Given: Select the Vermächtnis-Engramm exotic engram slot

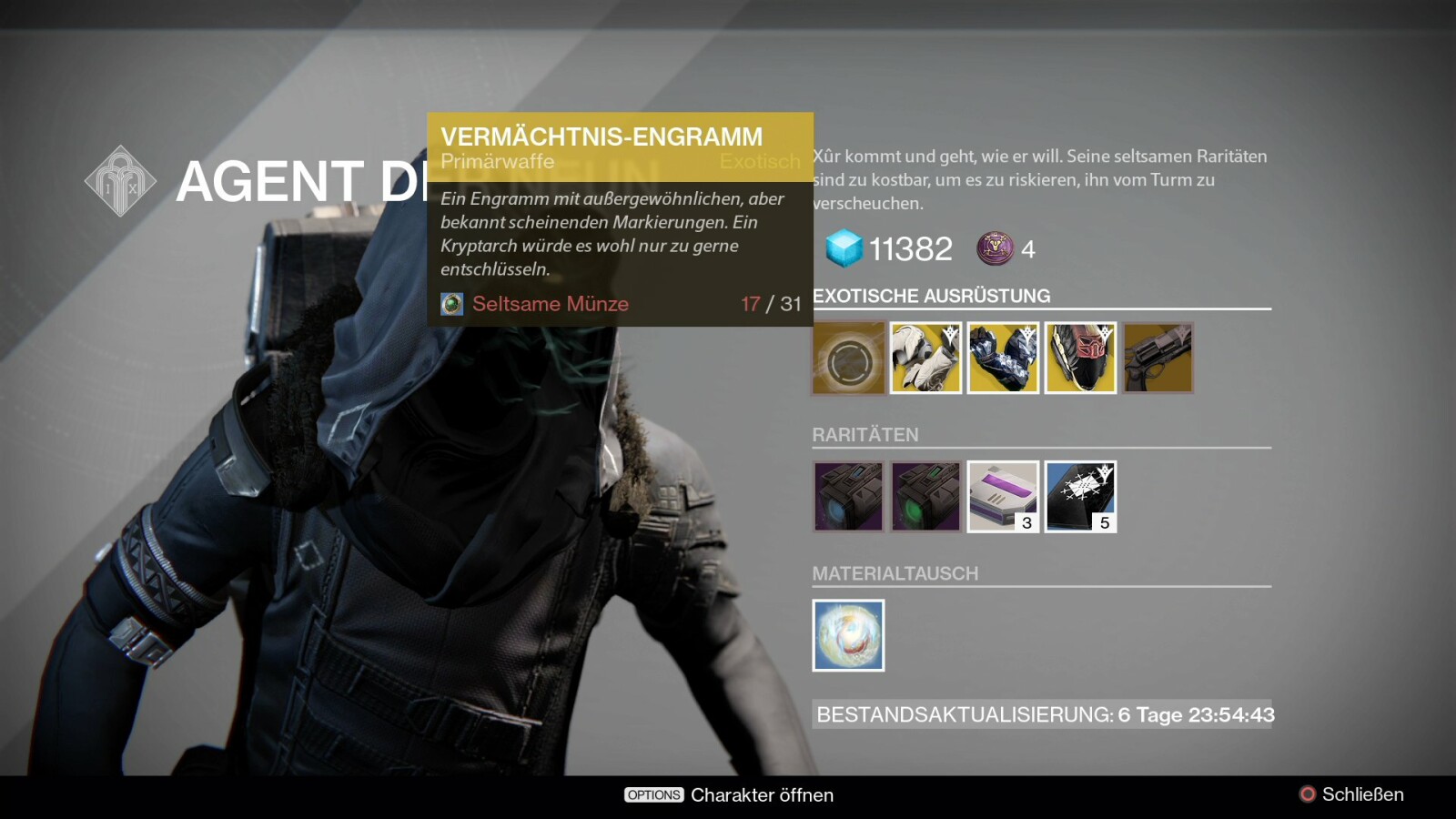Looking at the screenshot, I should pos(848,358).
